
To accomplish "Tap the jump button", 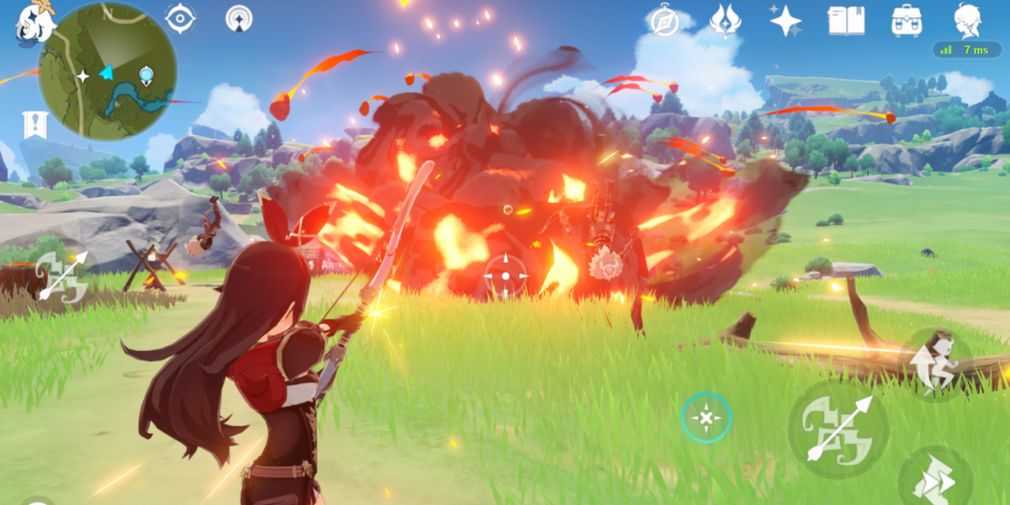I will 937,361.
